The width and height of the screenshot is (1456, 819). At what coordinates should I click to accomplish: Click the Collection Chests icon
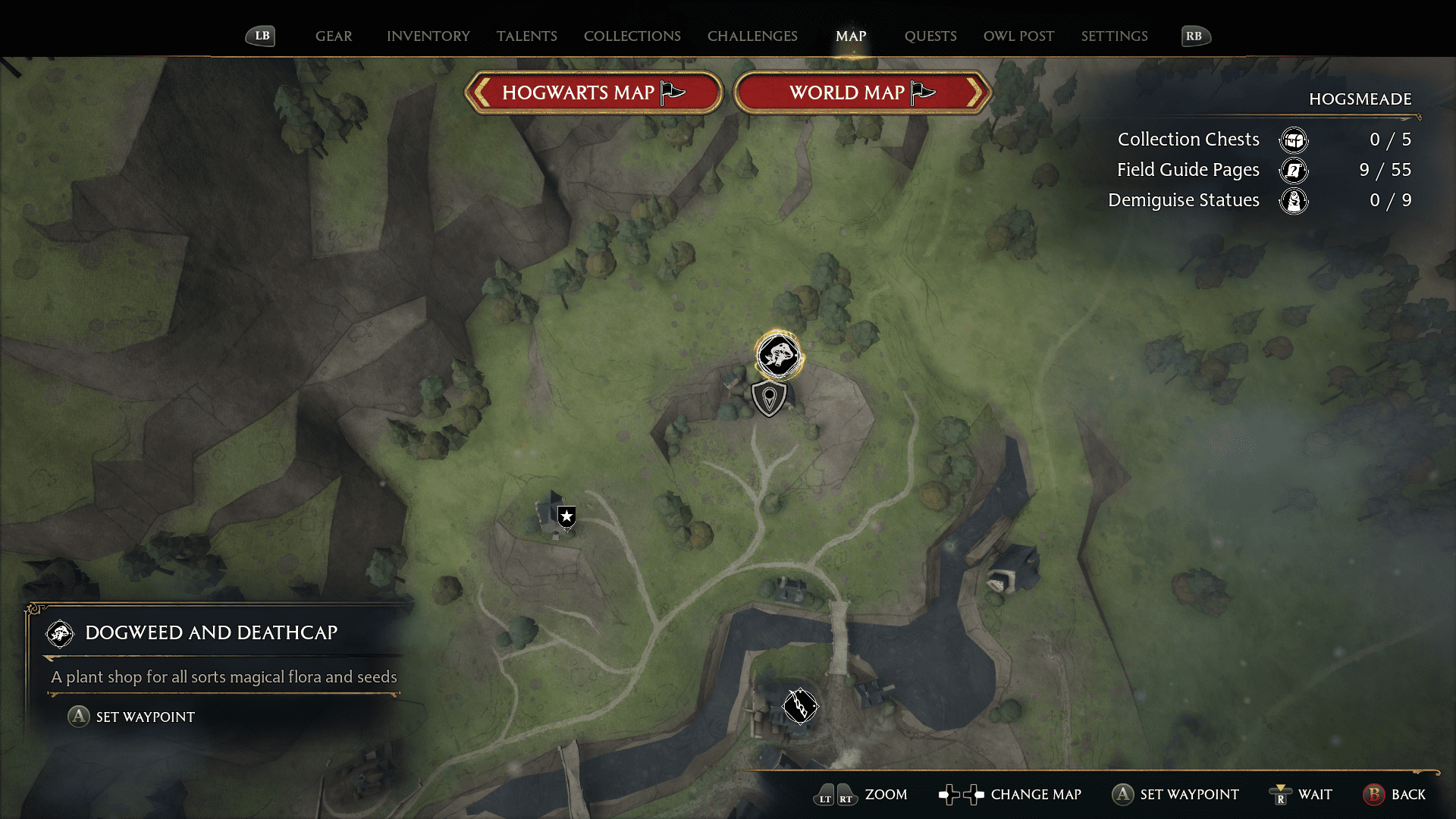pyautogui.click(x=1293, y=140)
